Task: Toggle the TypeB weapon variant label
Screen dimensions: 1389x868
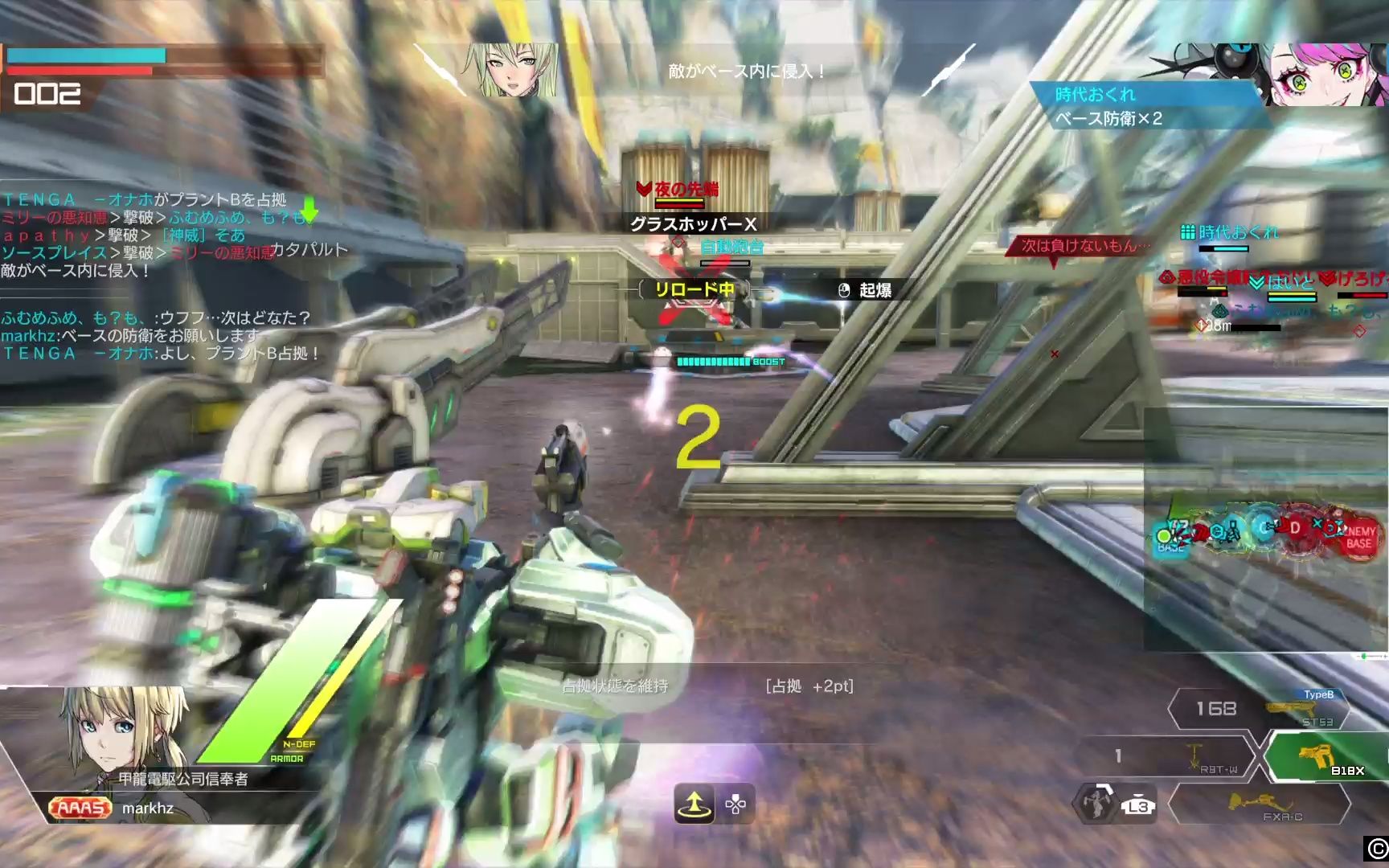Action: pos(1319,694)
